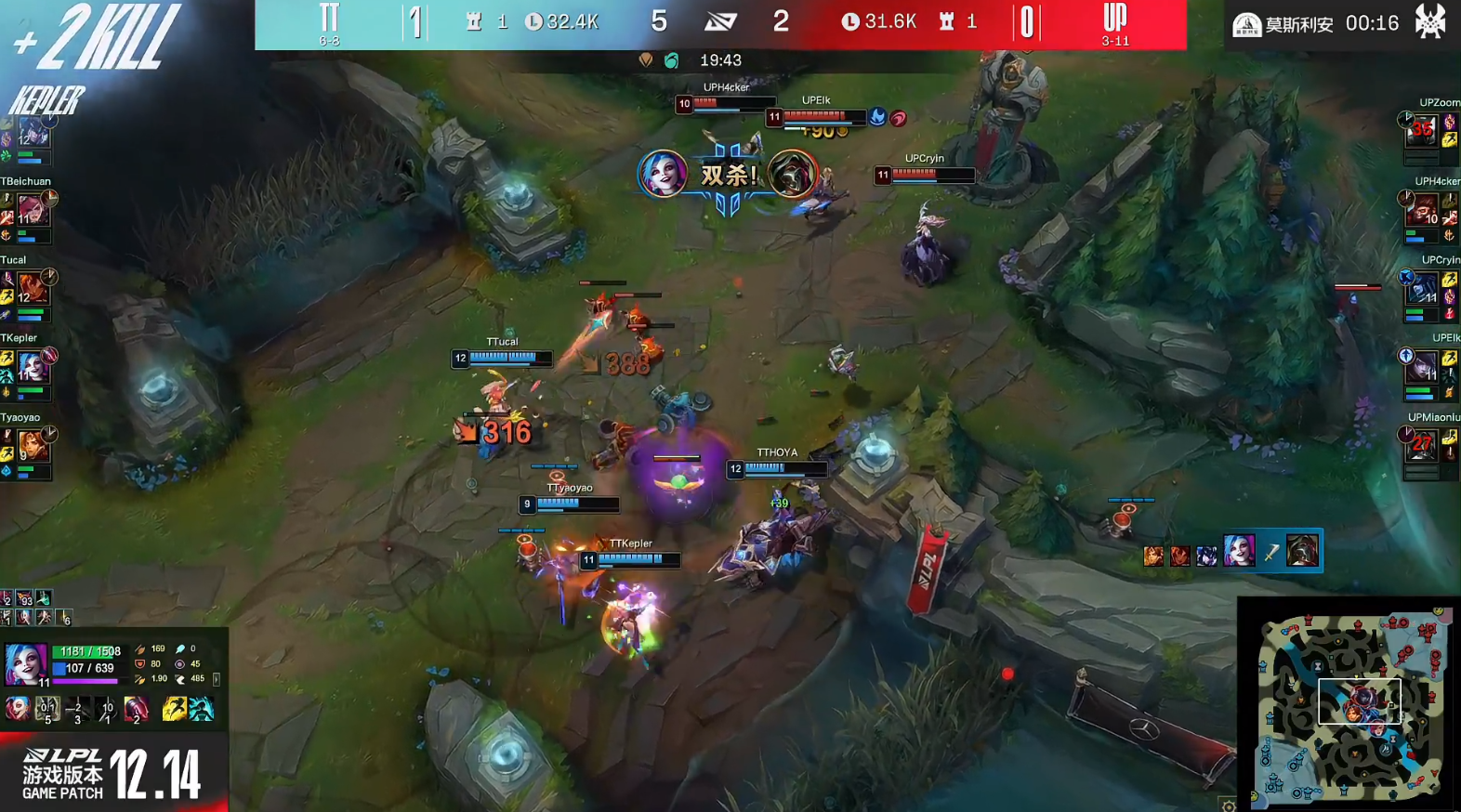Select Jinx's portrait in the bottom HUD
Viewport: 1461px width, 812px height.
(25, 662)
